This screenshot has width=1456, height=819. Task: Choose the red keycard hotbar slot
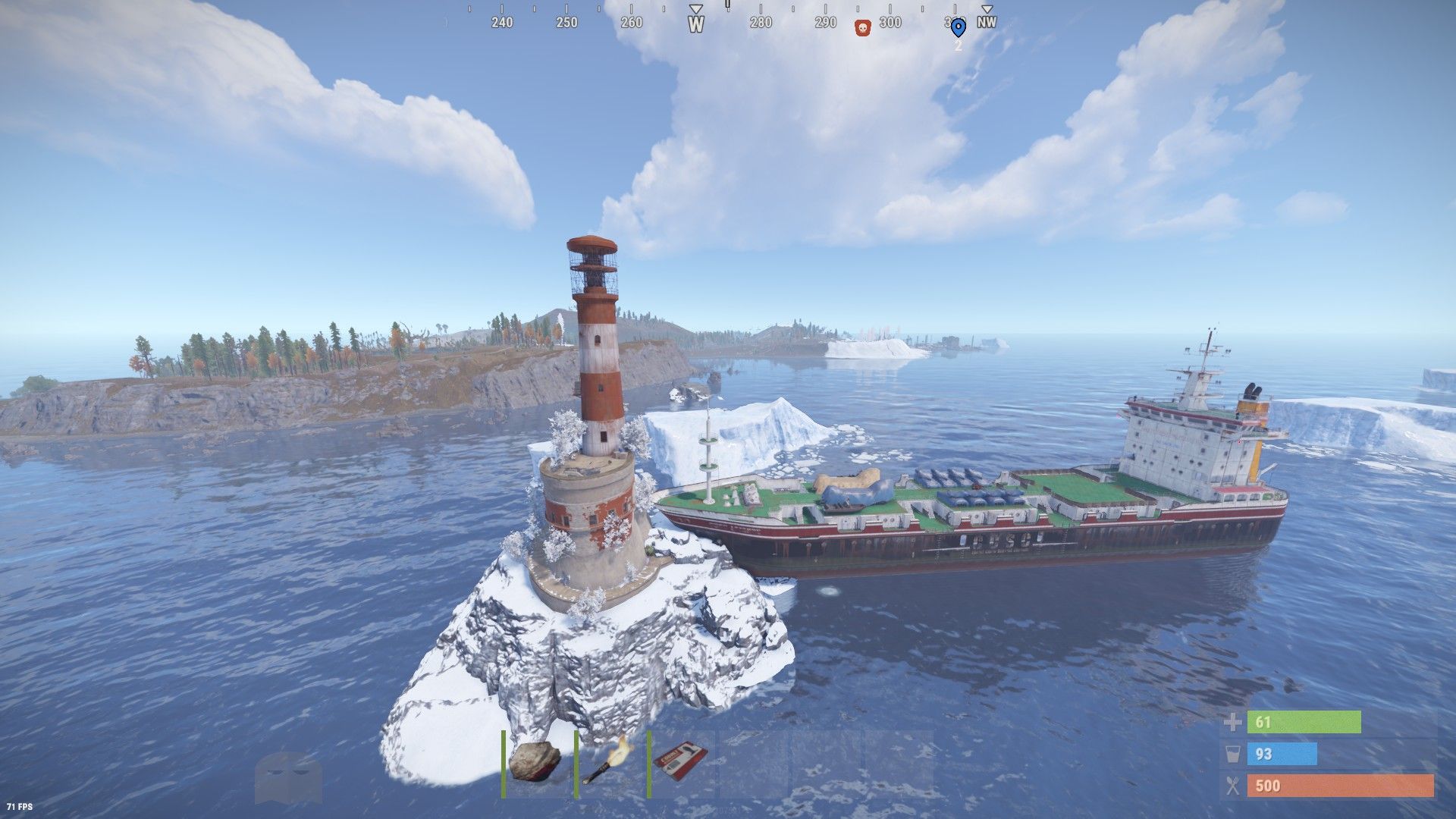pyautogui.click(x=680, y=761)
